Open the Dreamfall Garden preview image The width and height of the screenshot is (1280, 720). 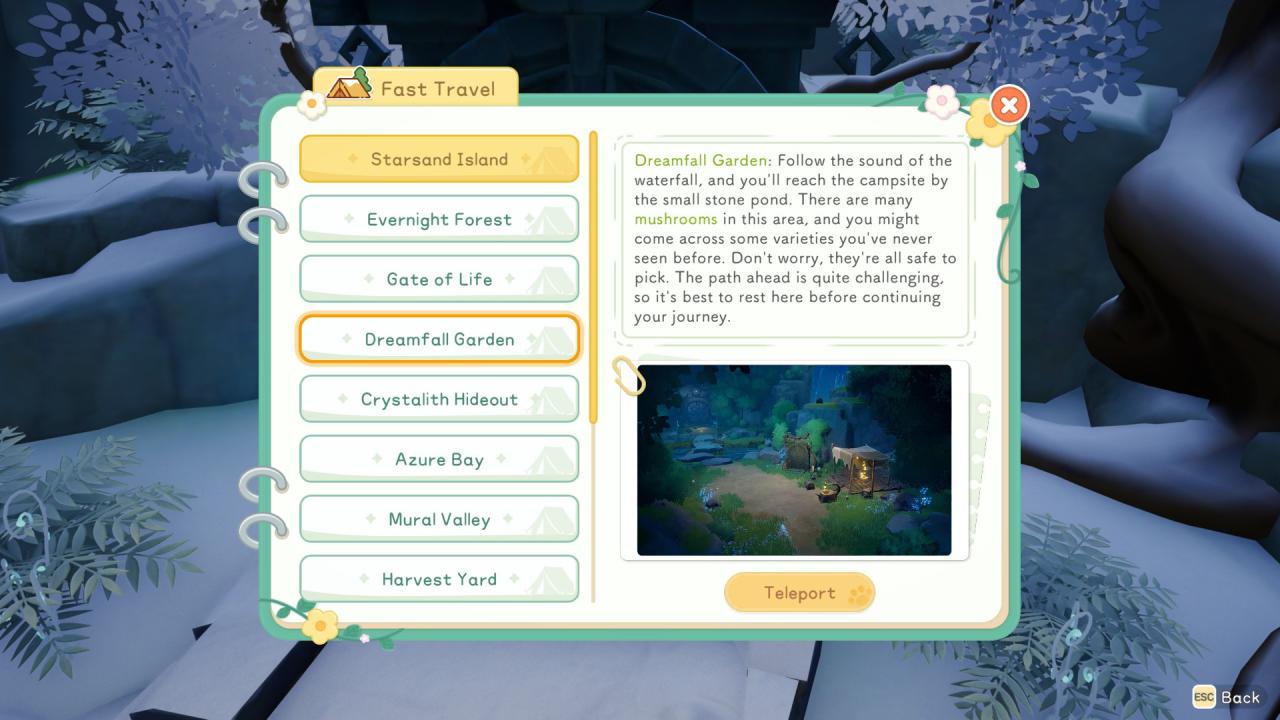coord(794,460)
